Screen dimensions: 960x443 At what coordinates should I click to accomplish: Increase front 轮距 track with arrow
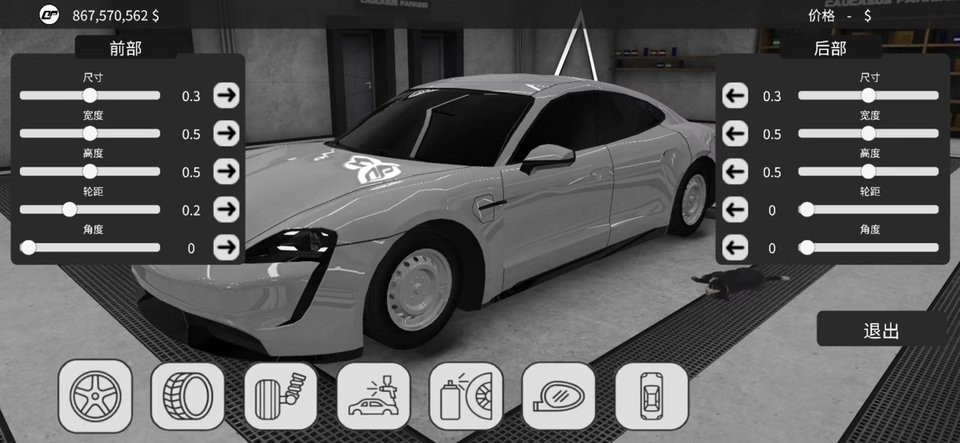point(227,210)
